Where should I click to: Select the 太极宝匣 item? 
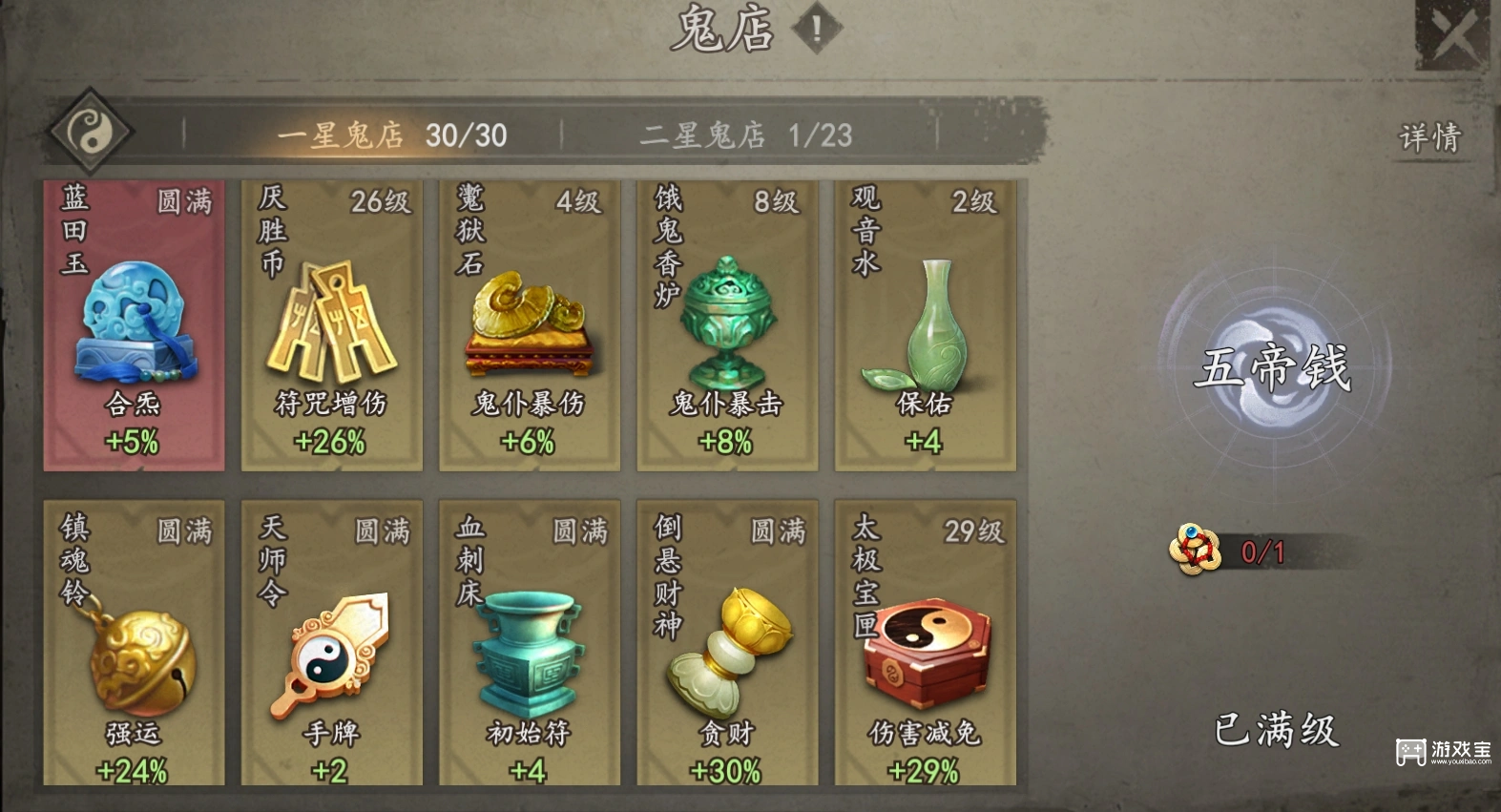924,644
